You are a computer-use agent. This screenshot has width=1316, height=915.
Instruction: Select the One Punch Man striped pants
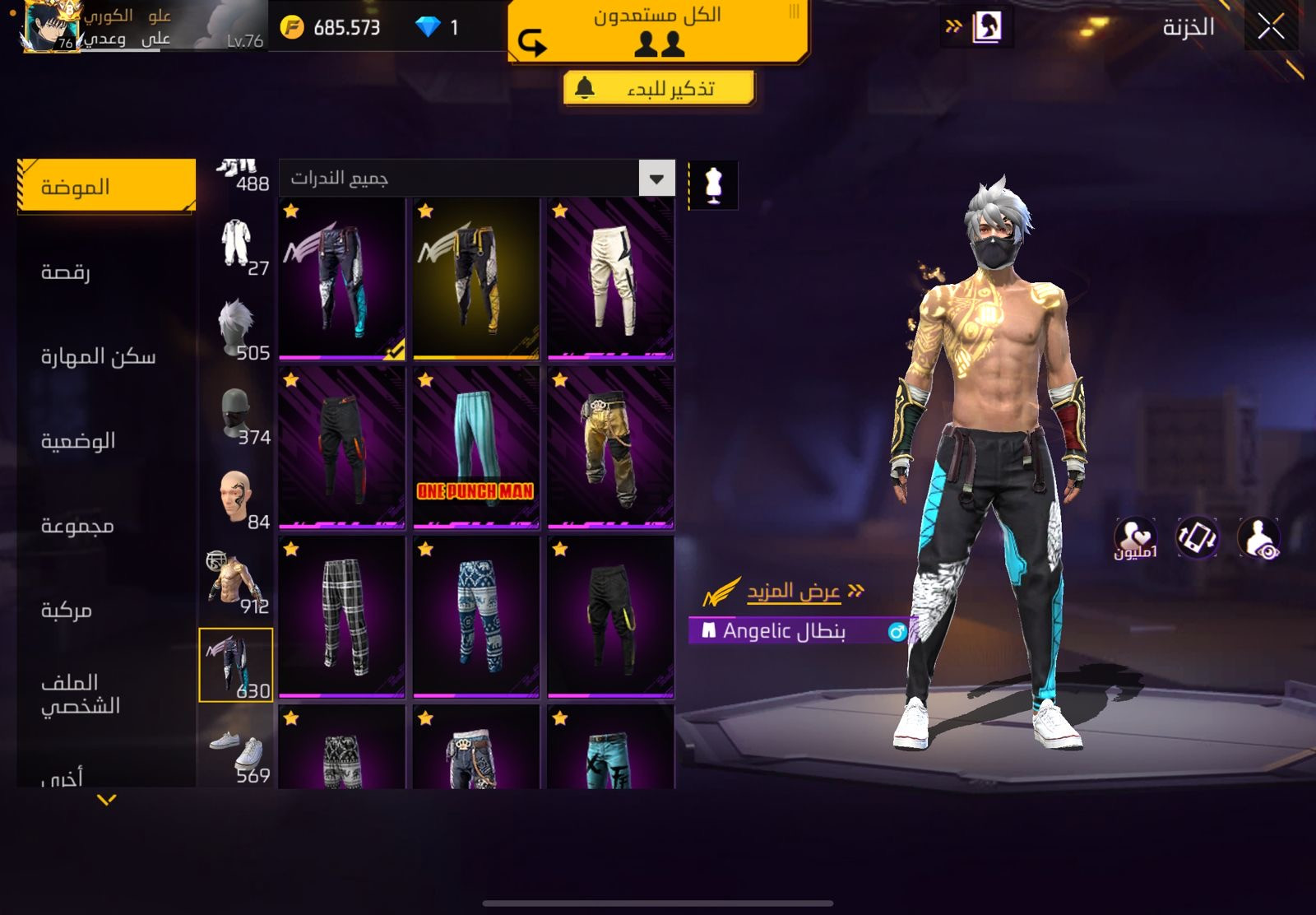point(475,447)
